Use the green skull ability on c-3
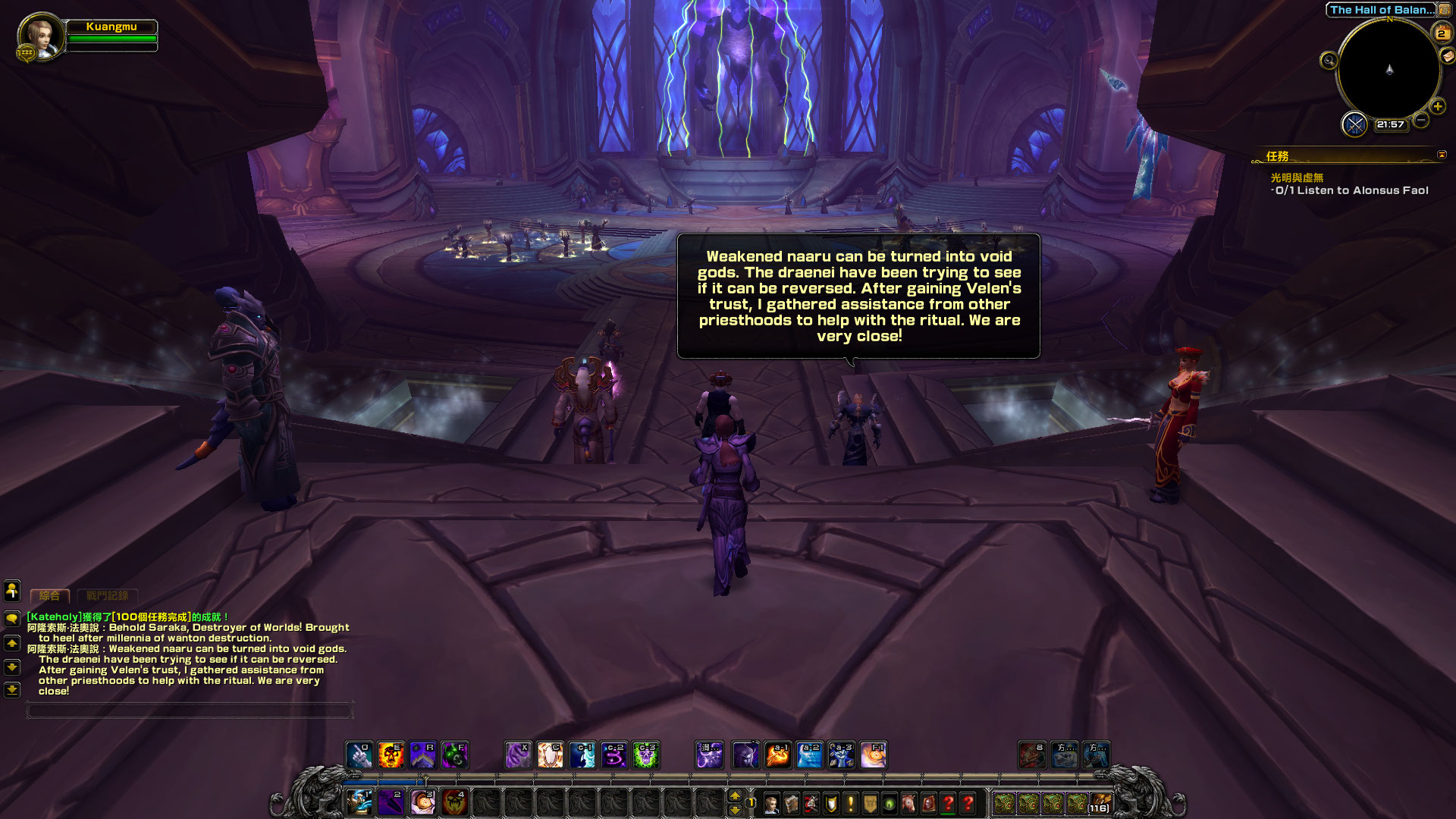 pos(646,755)
